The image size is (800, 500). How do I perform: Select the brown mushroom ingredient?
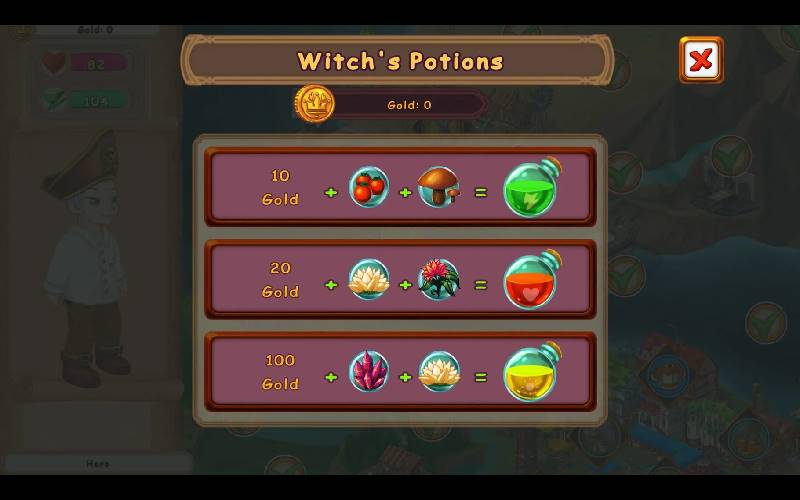438,187
